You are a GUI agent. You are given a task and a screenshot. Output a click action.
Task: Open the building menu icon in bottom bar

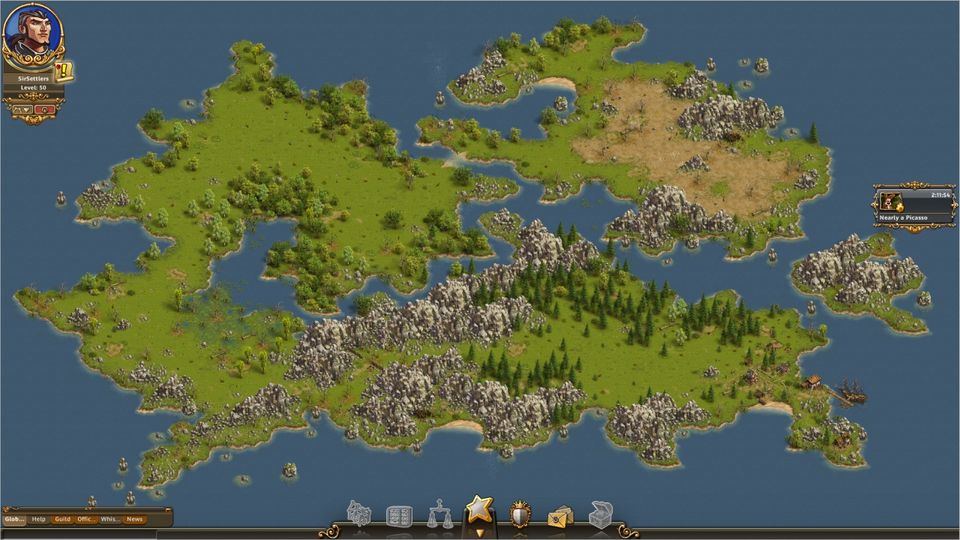coord(359,515)
